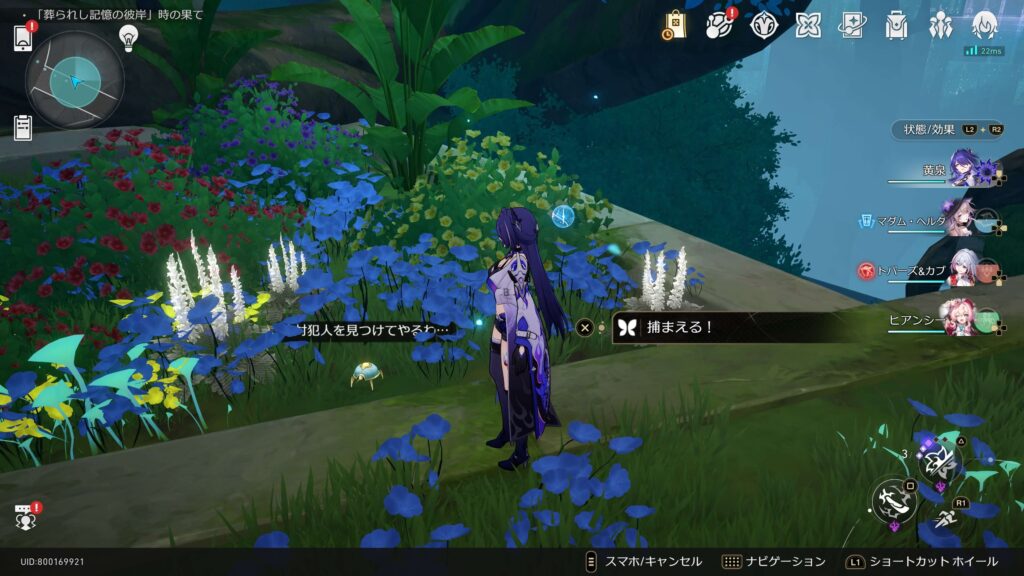1024x576 pixels.
Task: Click the lightbulb hint icon
Action: click(x=128, y=37)
